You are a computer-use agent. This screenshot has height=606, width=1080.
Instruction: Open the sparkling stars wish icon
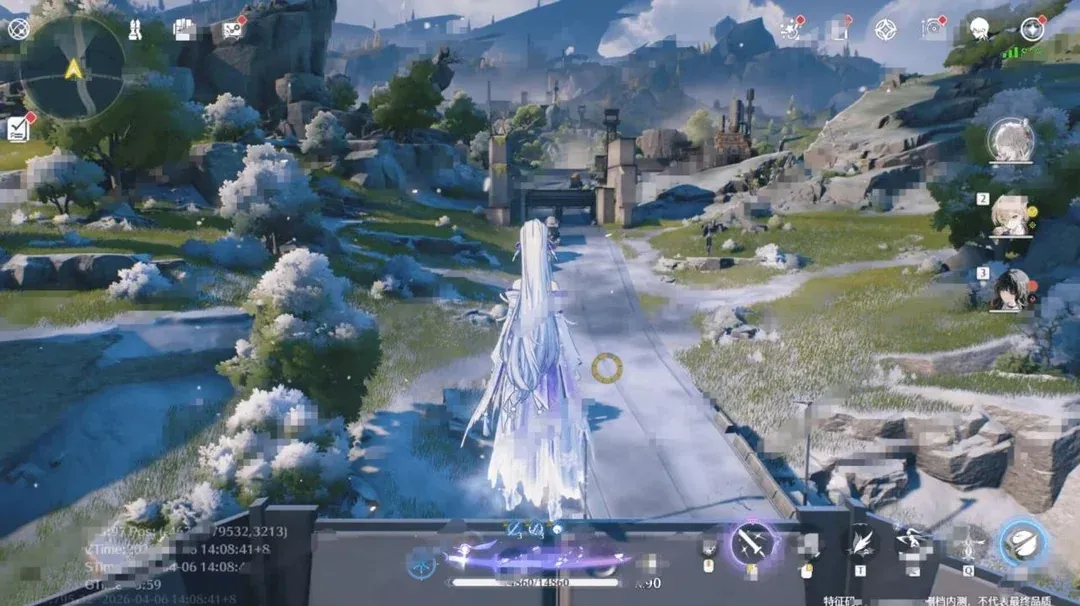click(791, 29)
